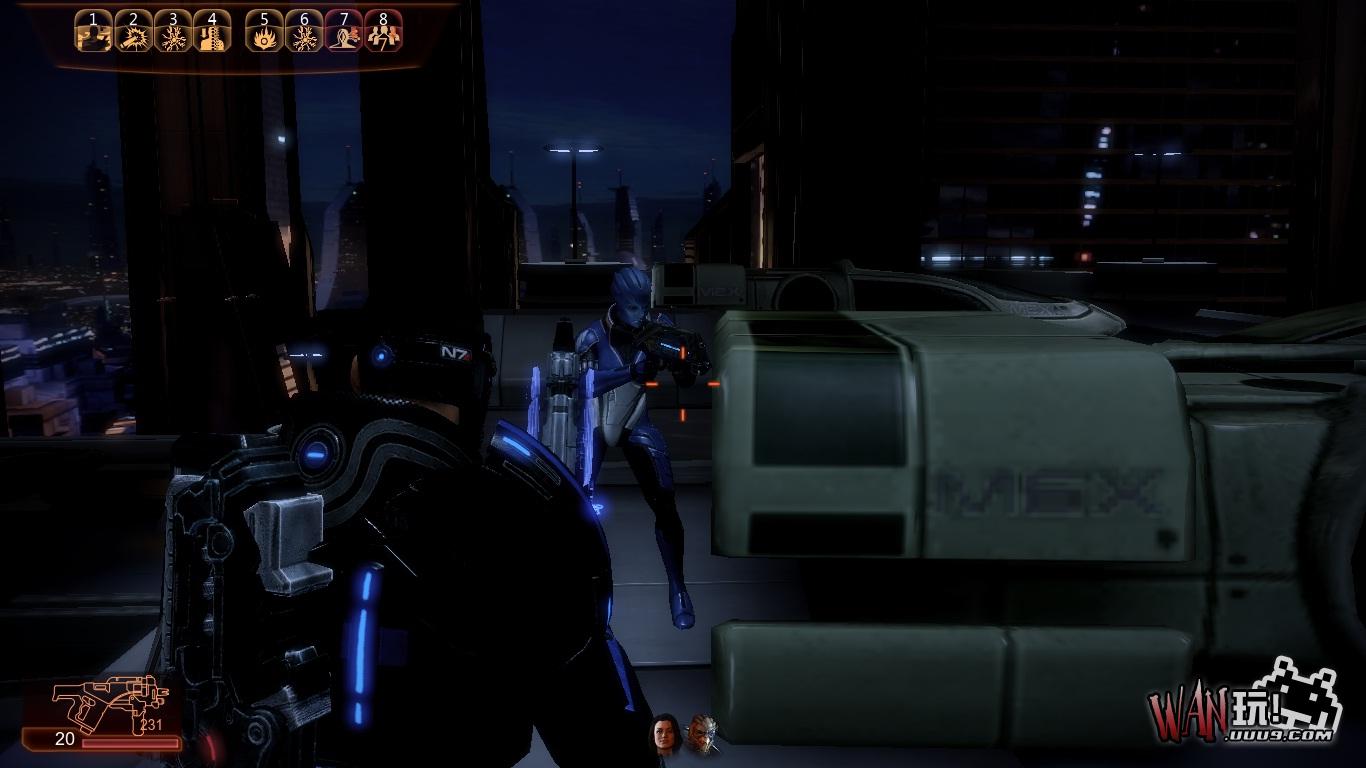This screenshot has width=1366, height=768.
Task: Select the turian squadmate portrait
Action: [x=702, y=736]
